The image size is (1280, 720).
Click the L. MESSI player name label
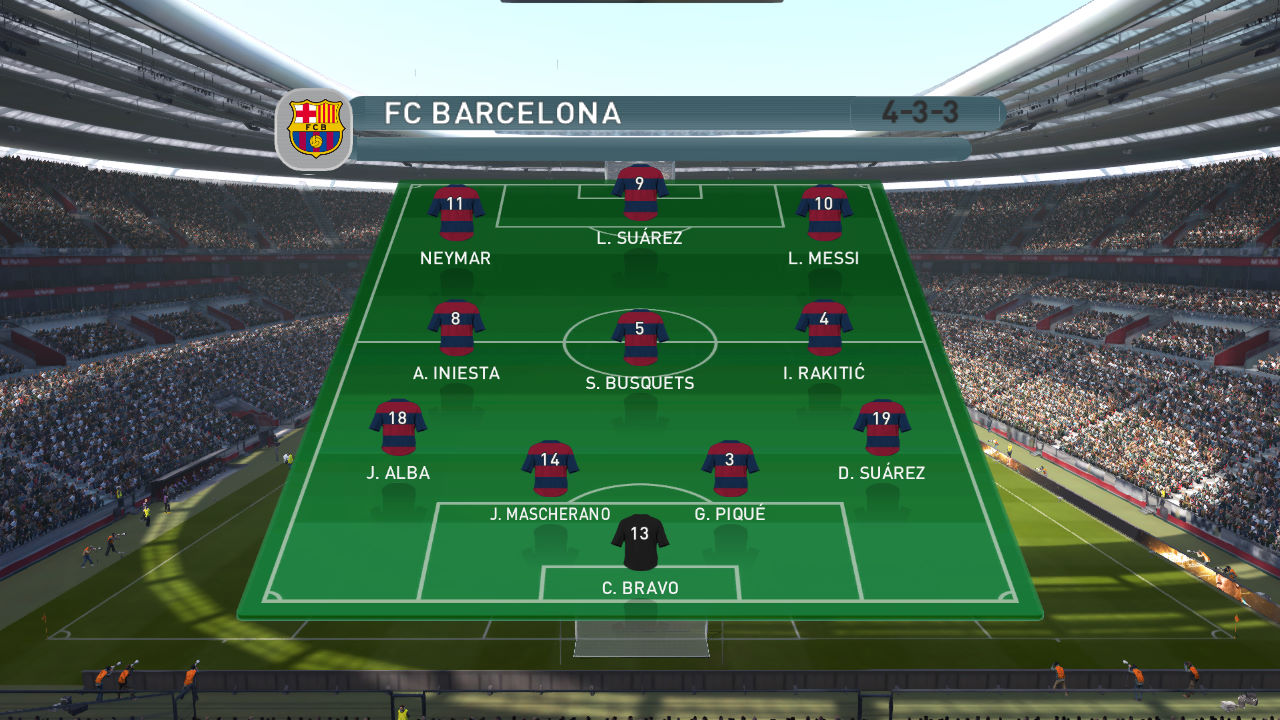pyautogui.click(x=822, y=257)
